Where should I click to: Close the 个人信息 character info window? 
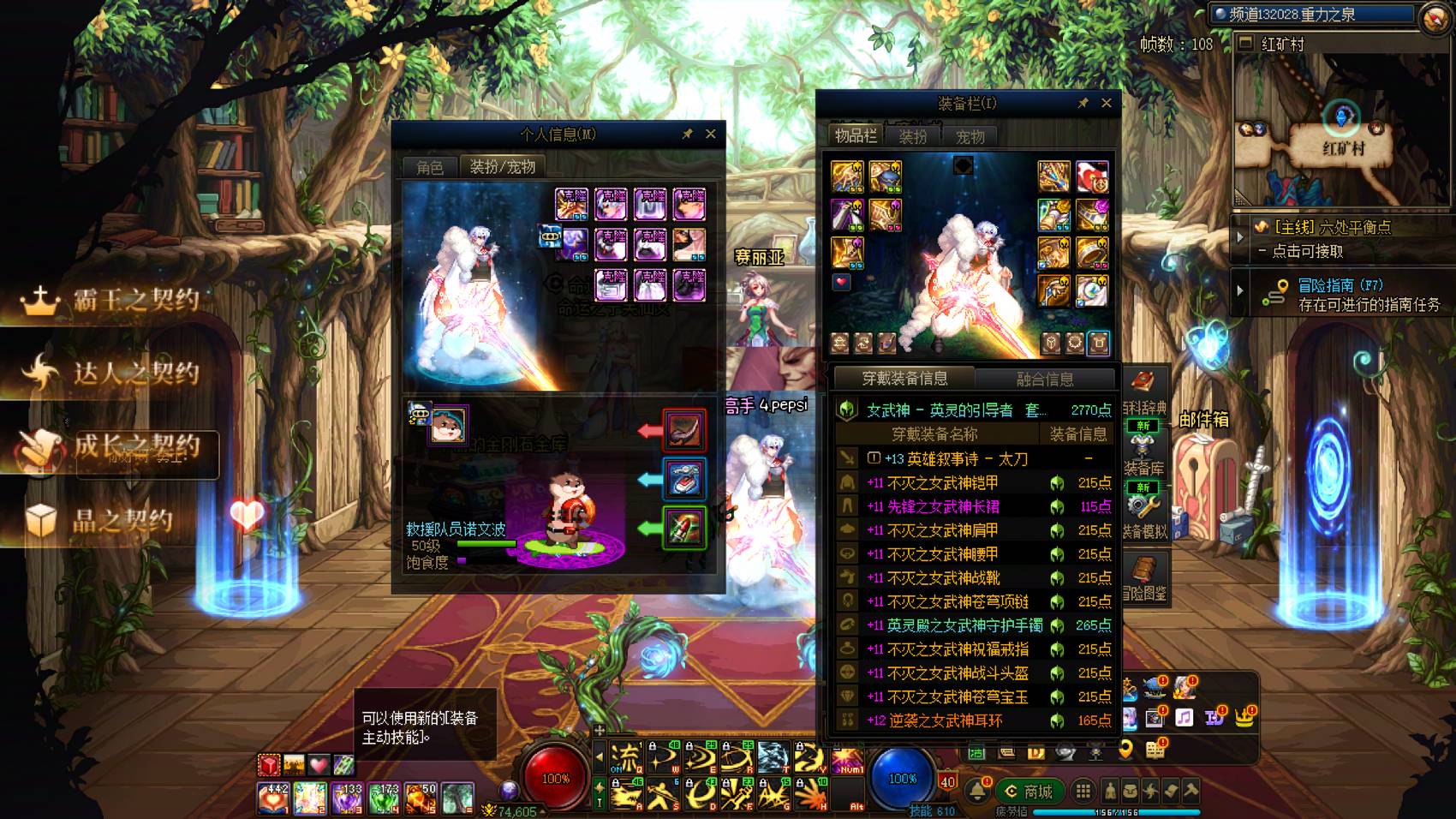coord(710,134)
